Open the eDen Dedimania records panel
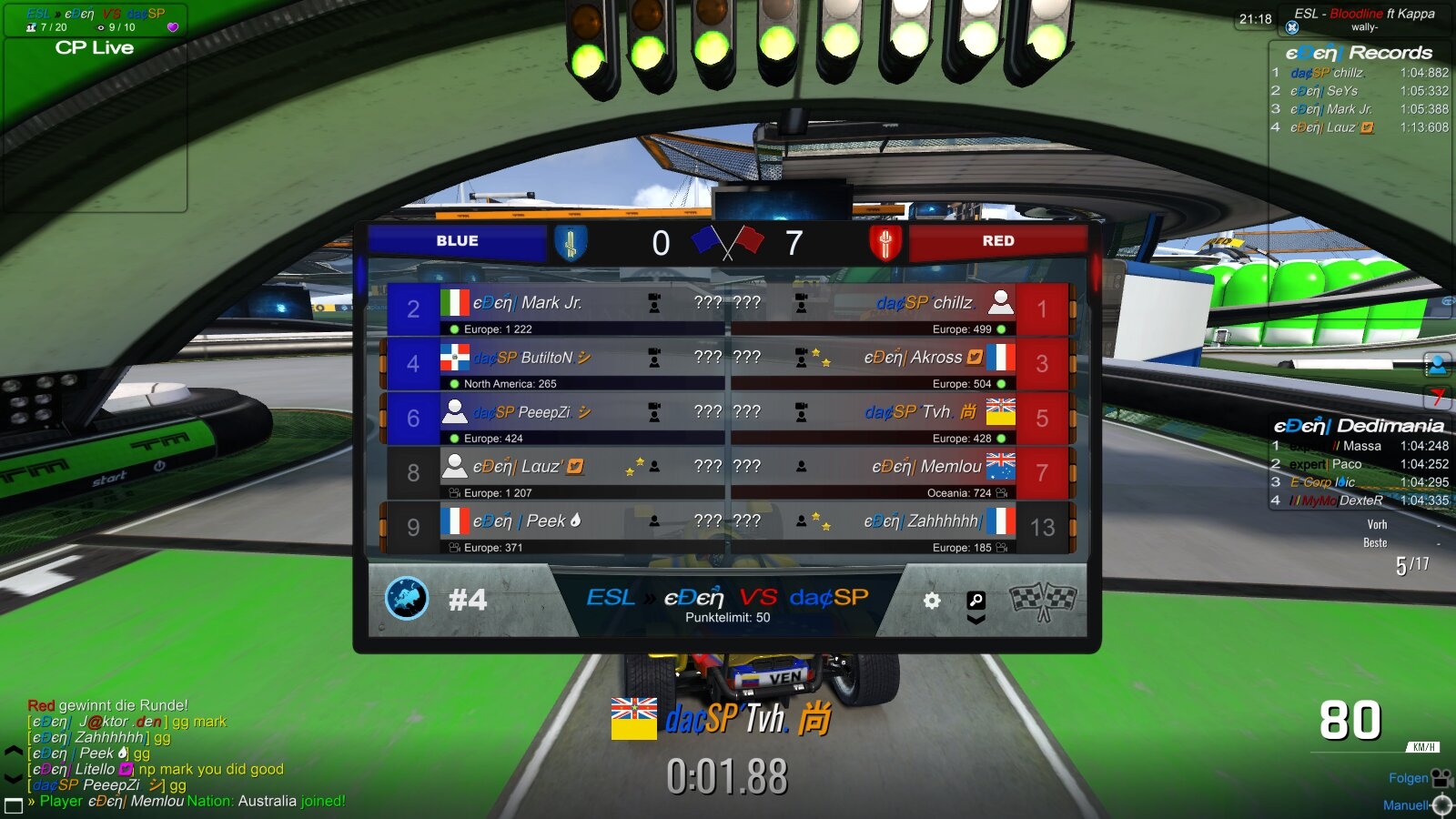The image size is (1456, 819). [1359, 426]
